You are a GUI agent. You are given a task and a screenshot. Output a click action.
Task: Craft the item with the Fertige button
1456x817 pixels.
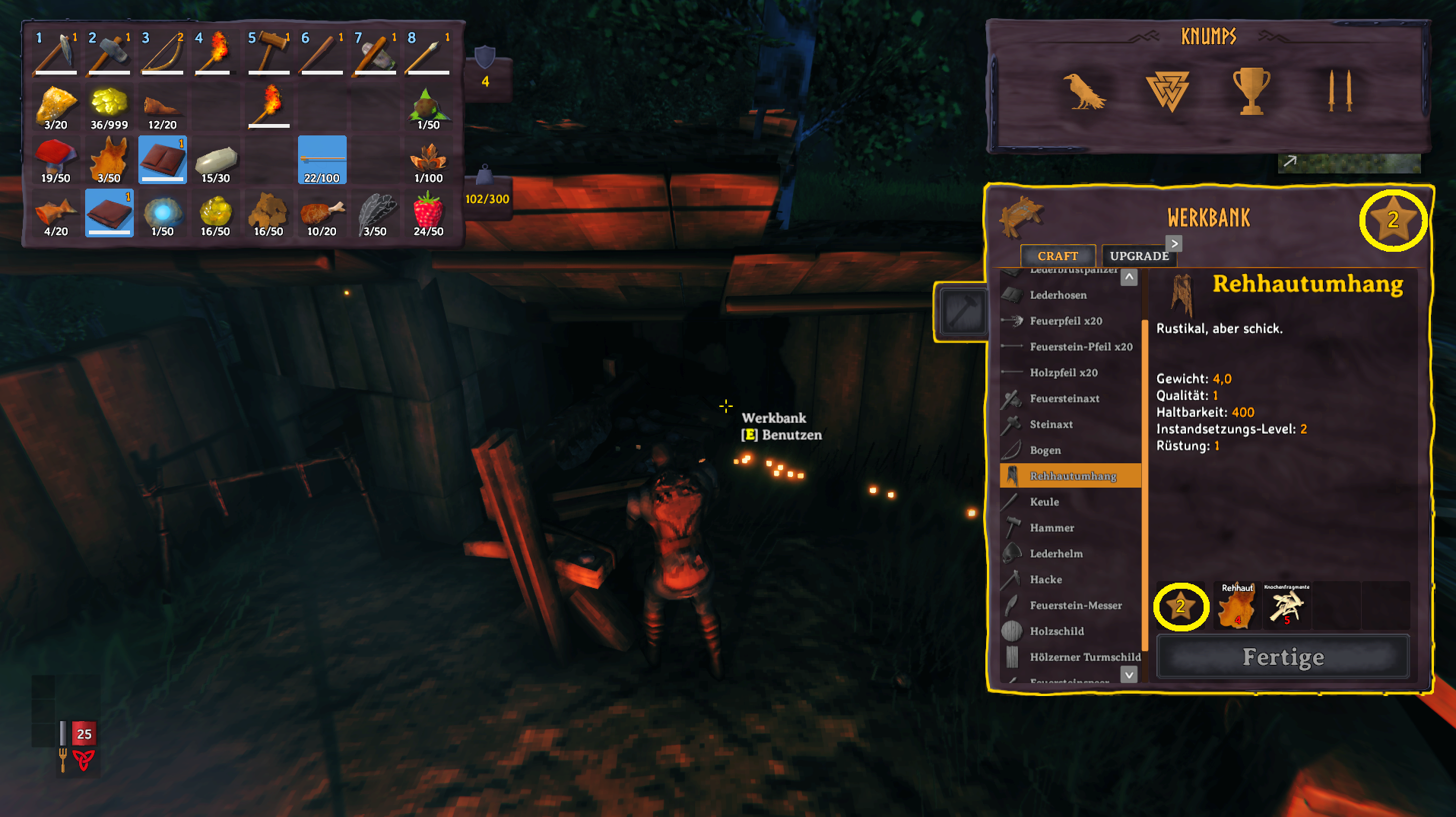pos(1283,656)
